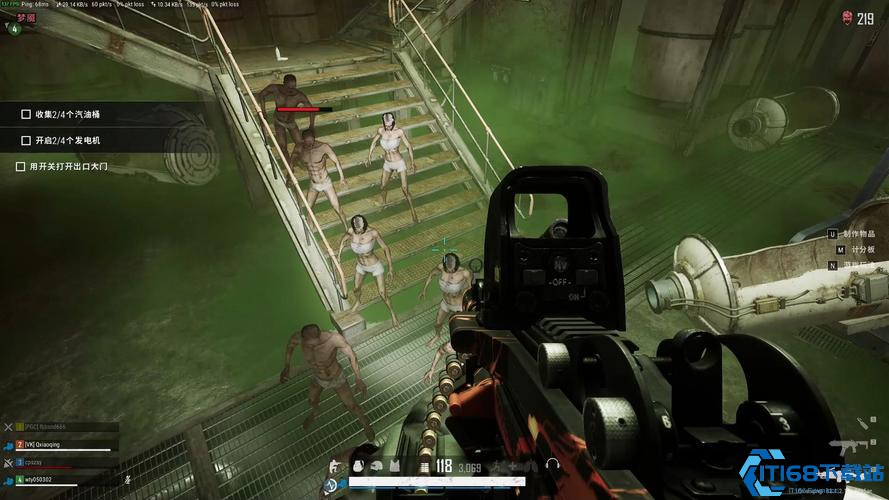Click the grenade item icon
The height and width of the screenshot is (500, 889).
359,465
